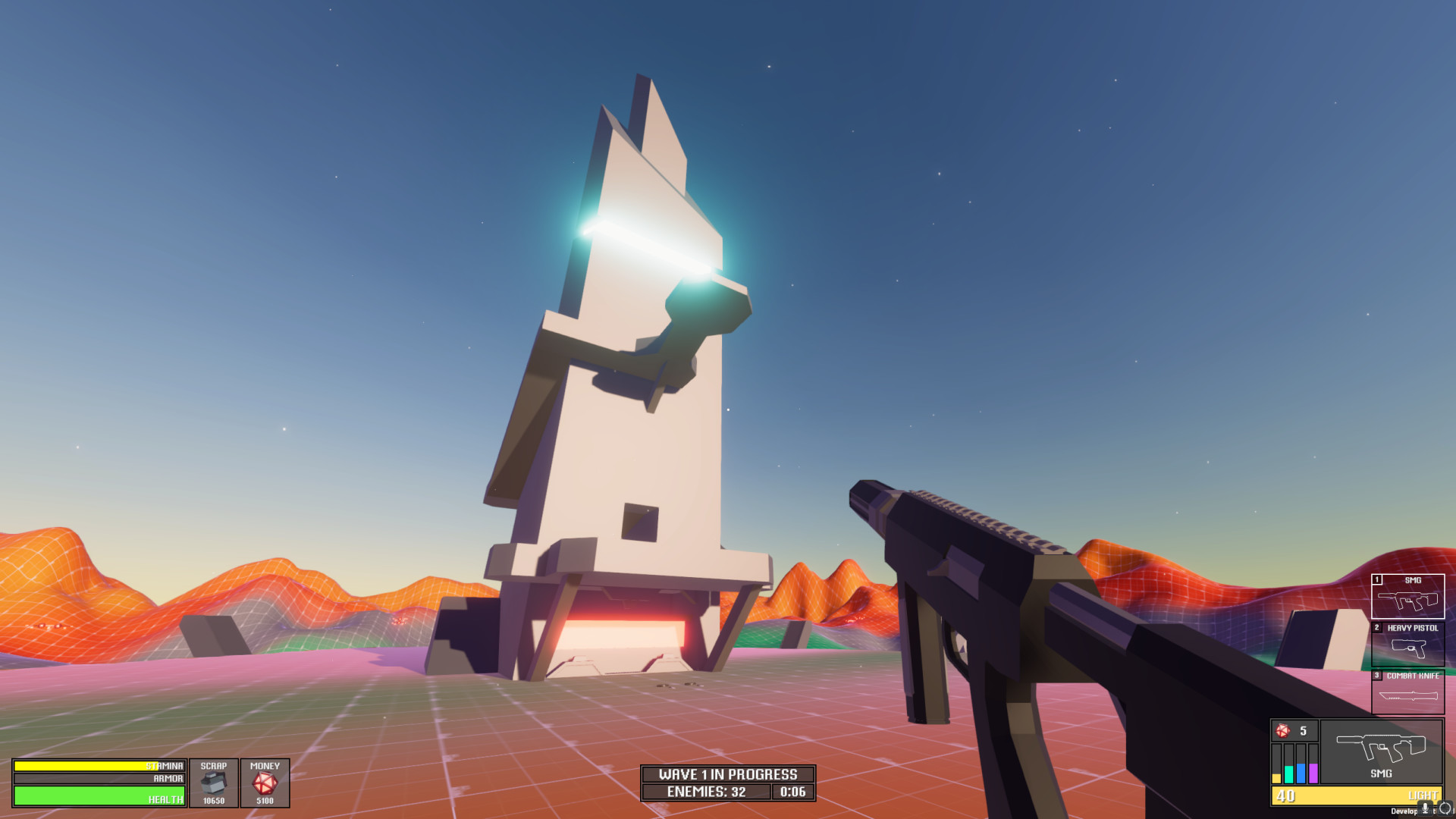
Task: Toggle weapon slot 3 labeled Combat Knife
Action: pyautogui.click(x=1408, y=690)
